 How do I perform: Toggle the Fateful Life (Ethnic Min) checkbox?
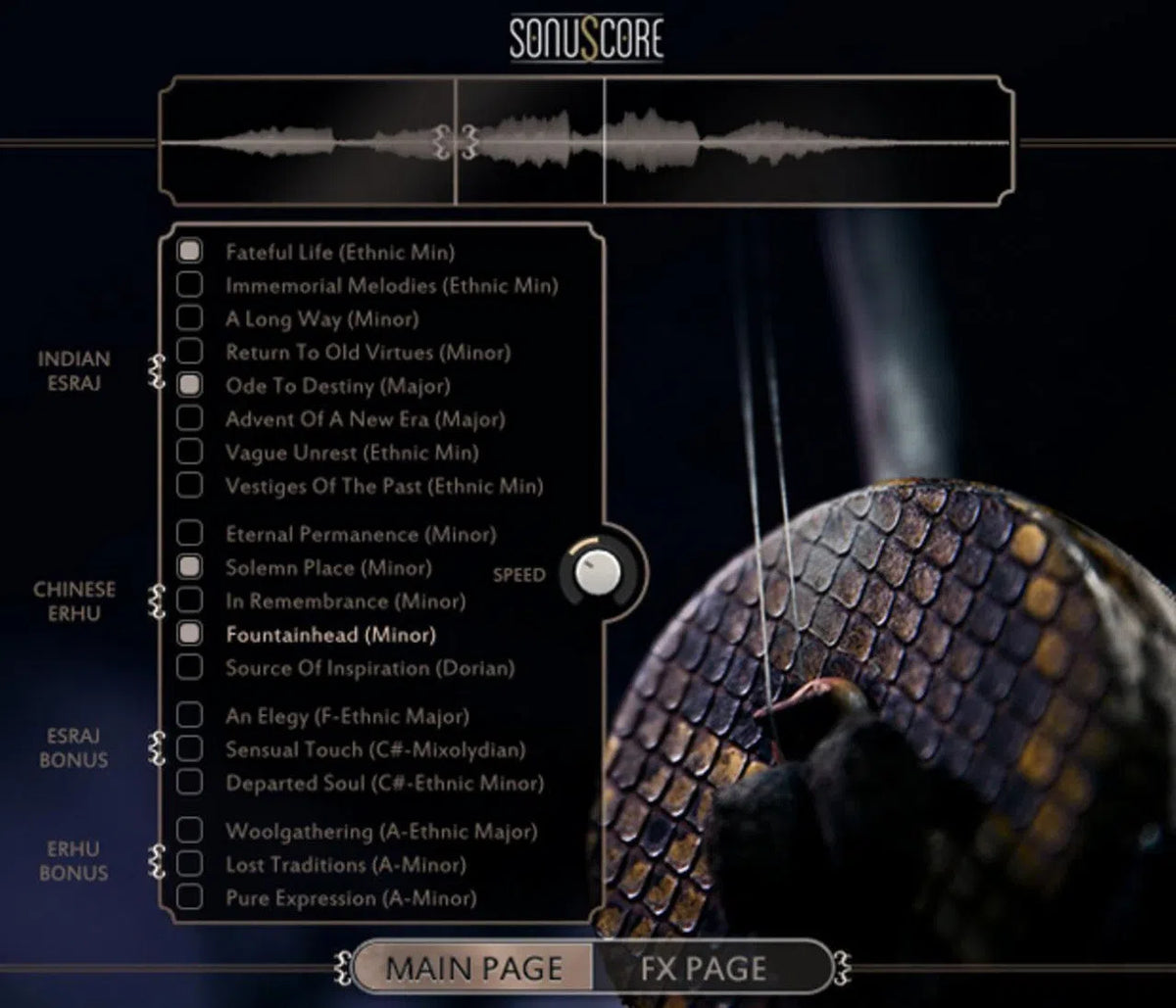click(x=189, y=252)
